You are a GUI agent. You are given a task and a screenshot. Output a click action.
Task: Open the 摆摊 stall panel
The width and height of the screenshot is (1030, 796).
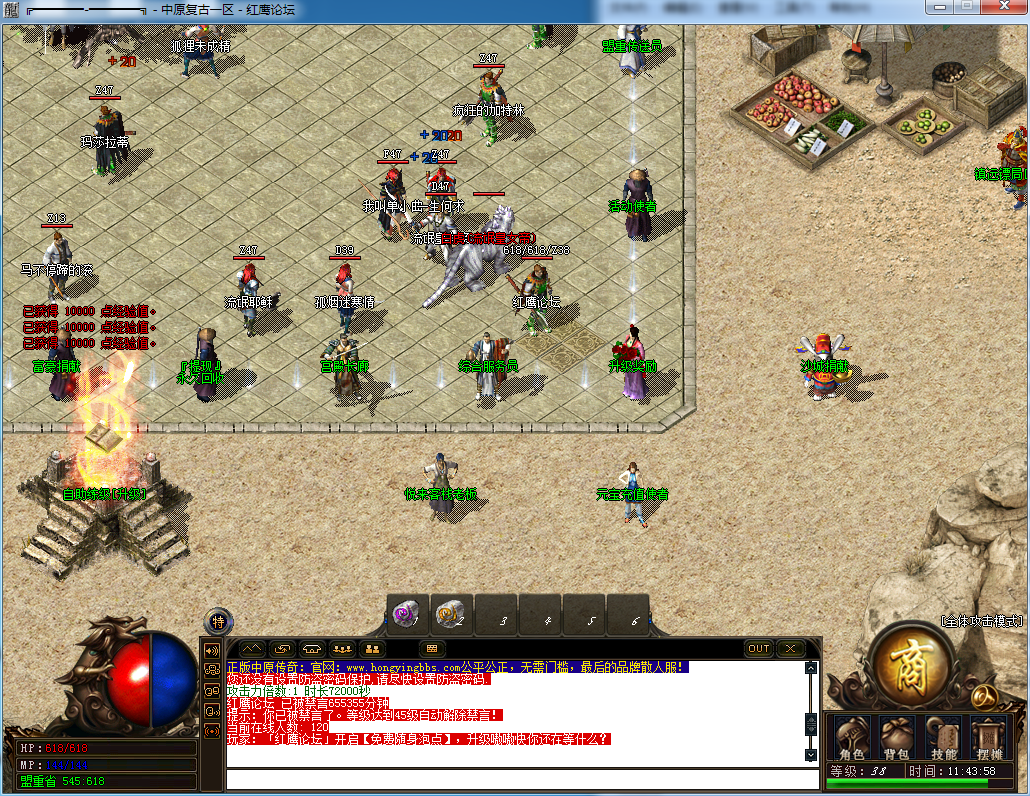tap(989, 738)
